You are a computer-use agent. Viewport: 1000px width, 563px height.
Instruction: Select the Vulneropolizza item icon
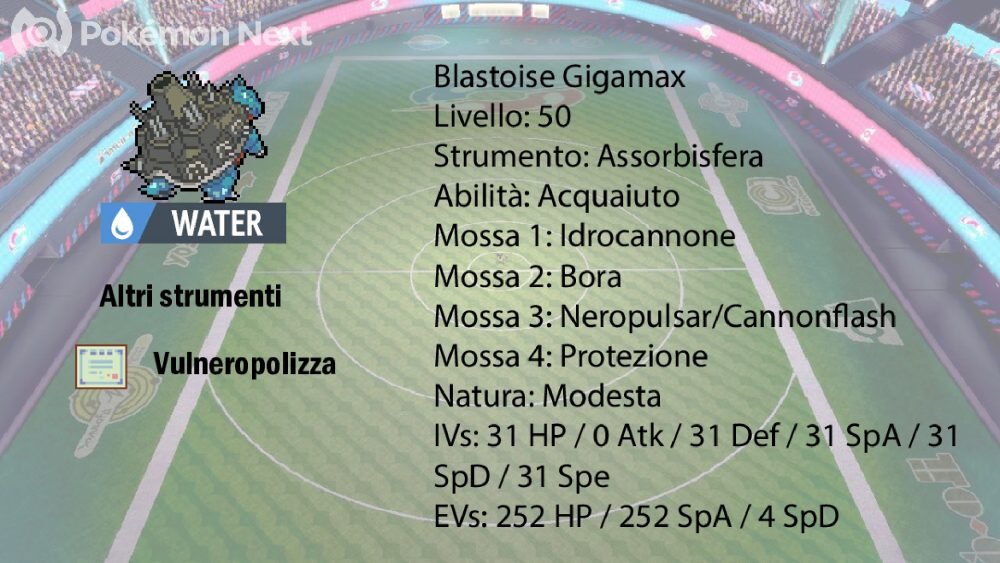click(x=101, y=366)
